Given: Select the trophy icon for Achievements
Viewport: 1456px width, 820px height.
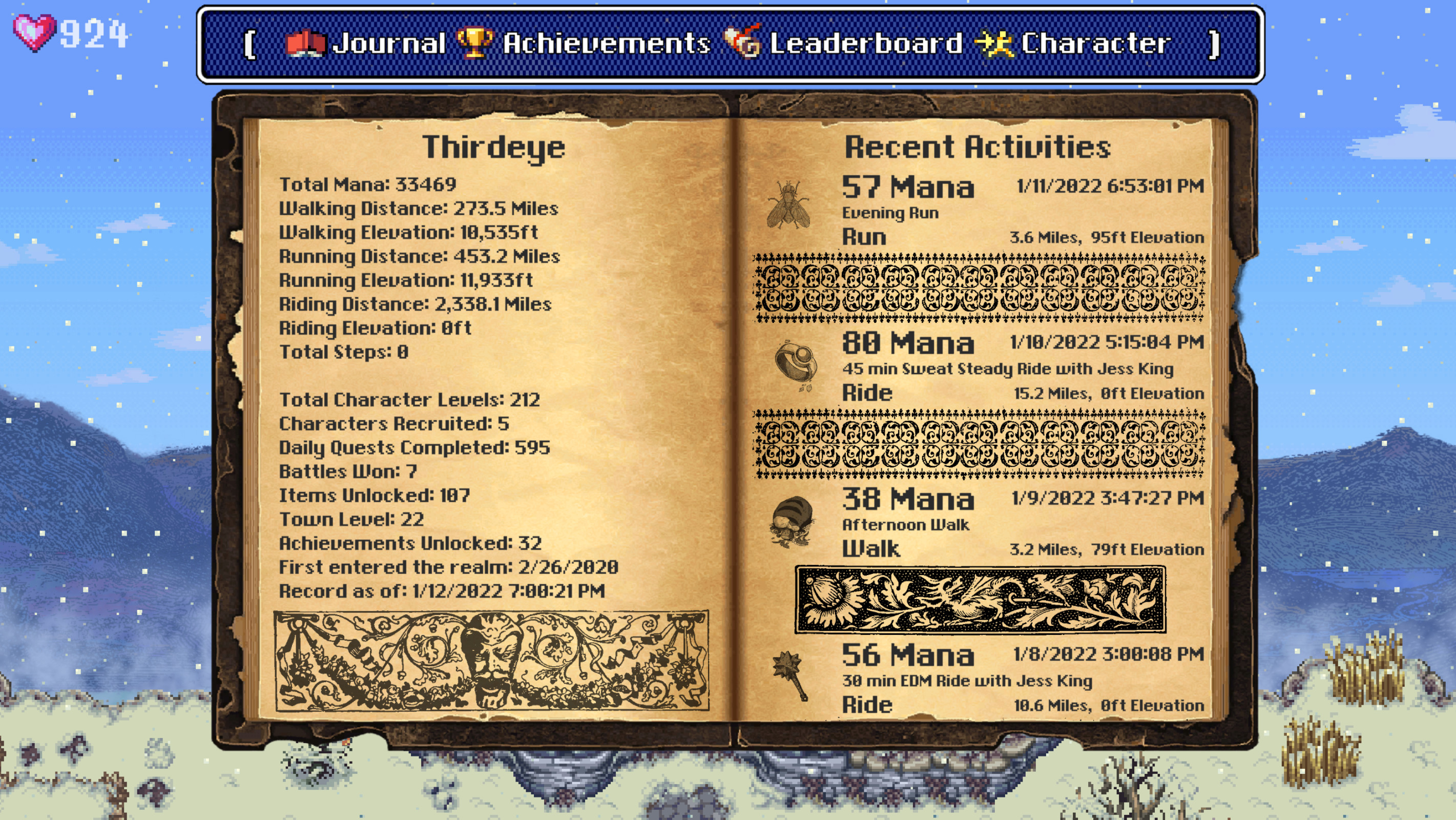Looking at the screenshot, I should click(476, 43).
